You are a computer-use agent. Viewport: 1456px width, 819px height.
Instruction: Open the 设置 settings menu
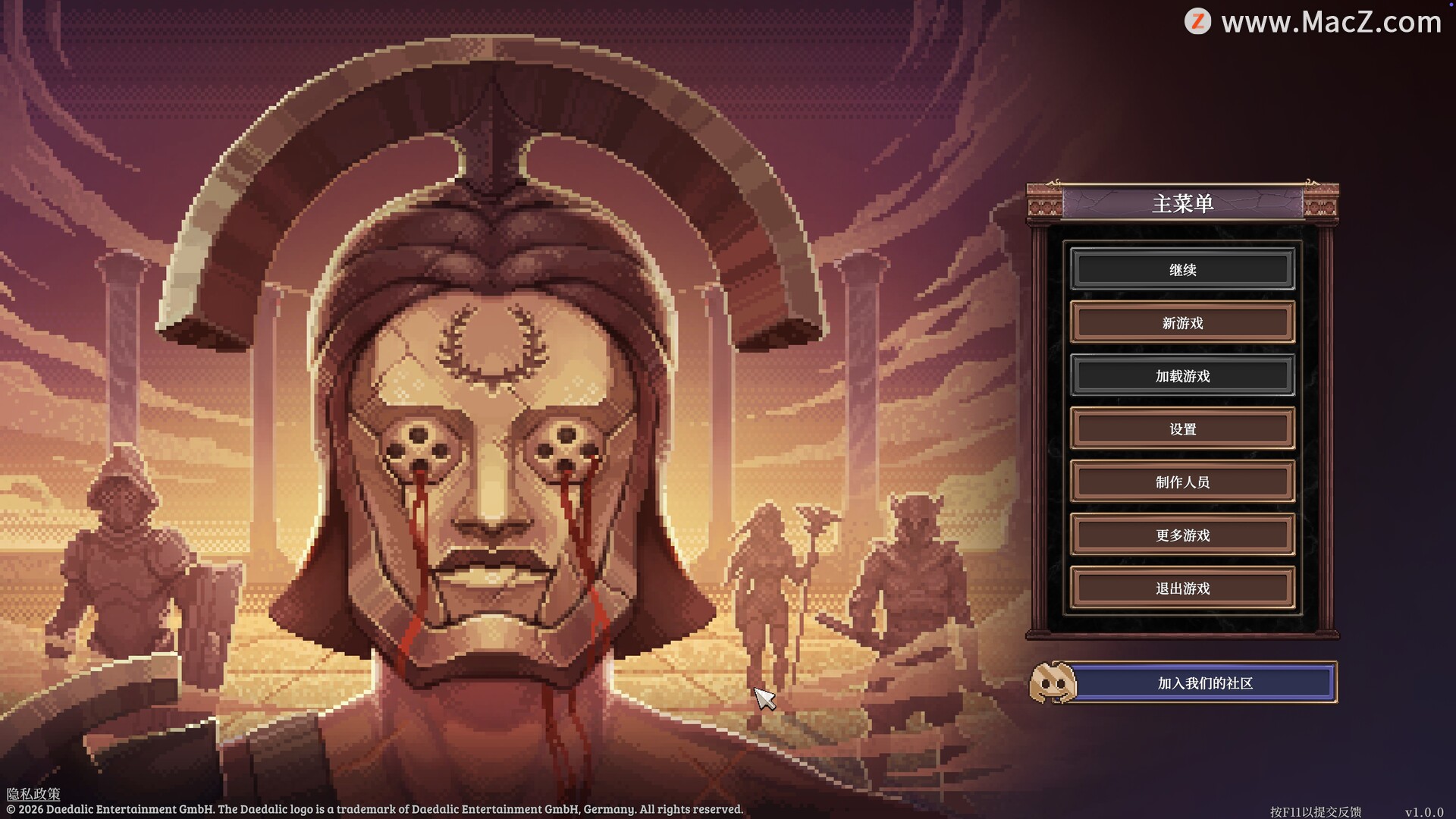(x=1182, y=428)
